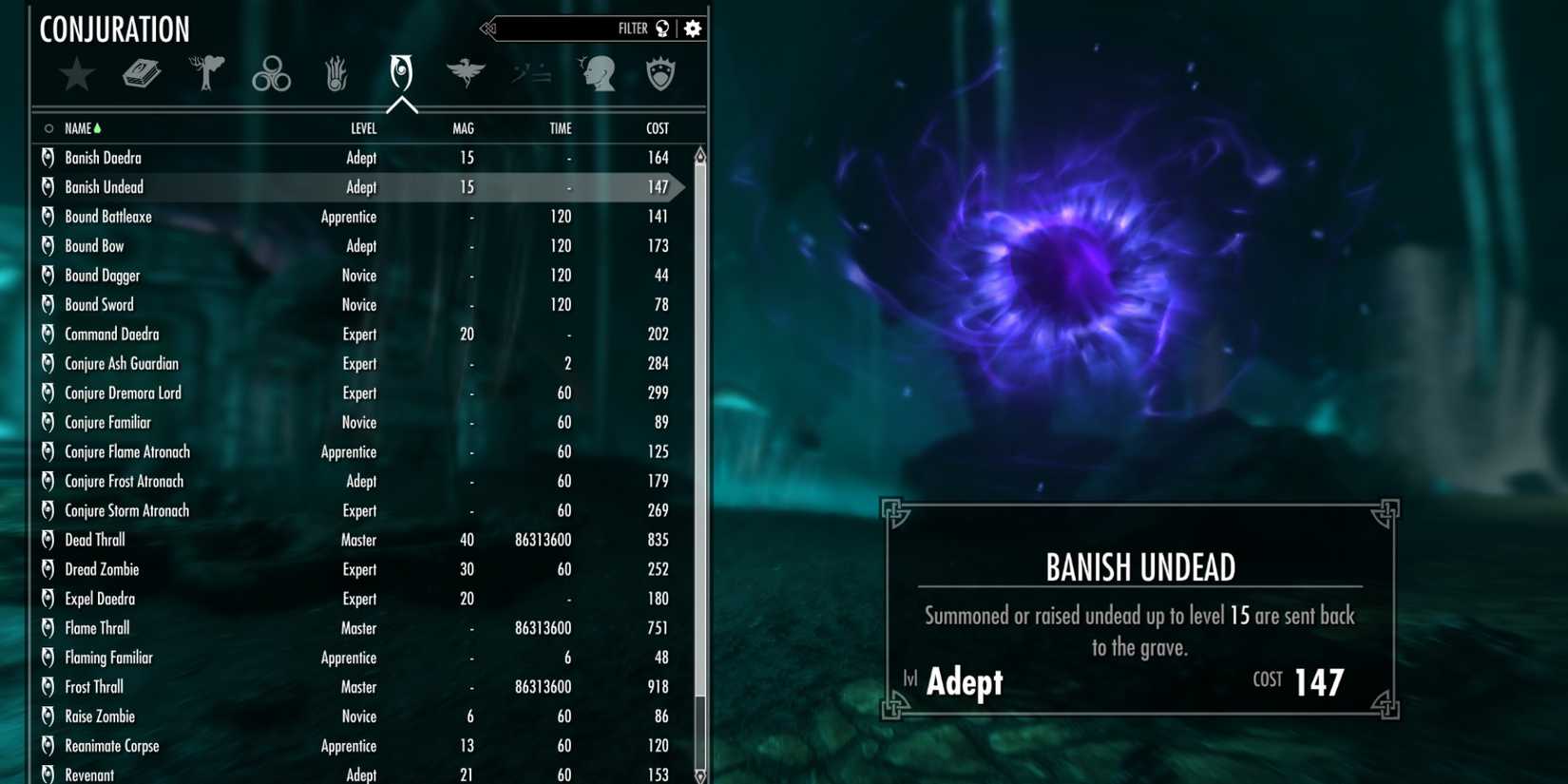
Task: Select the three-rings Alteration icon
Action: click(x=271, y=74)
